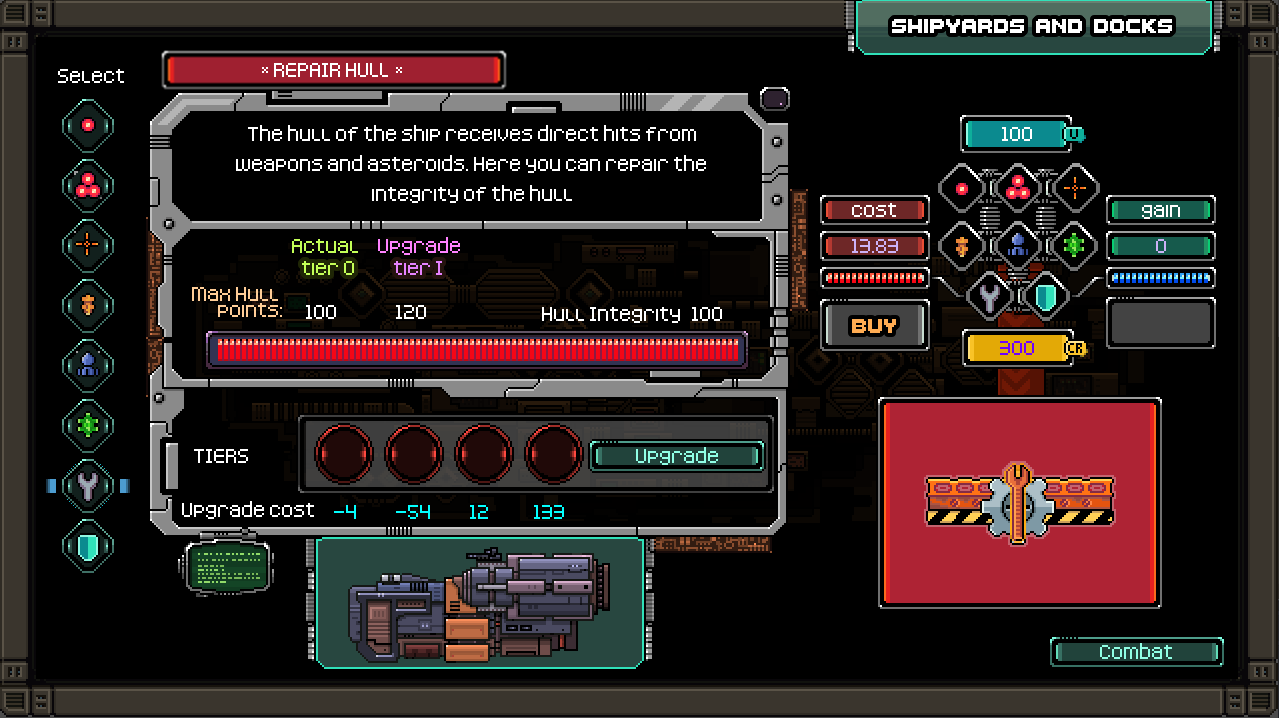Screen dimensions: 1279x718
Task: Buy the hull repair with the BUY button
Action: [874, 325]
